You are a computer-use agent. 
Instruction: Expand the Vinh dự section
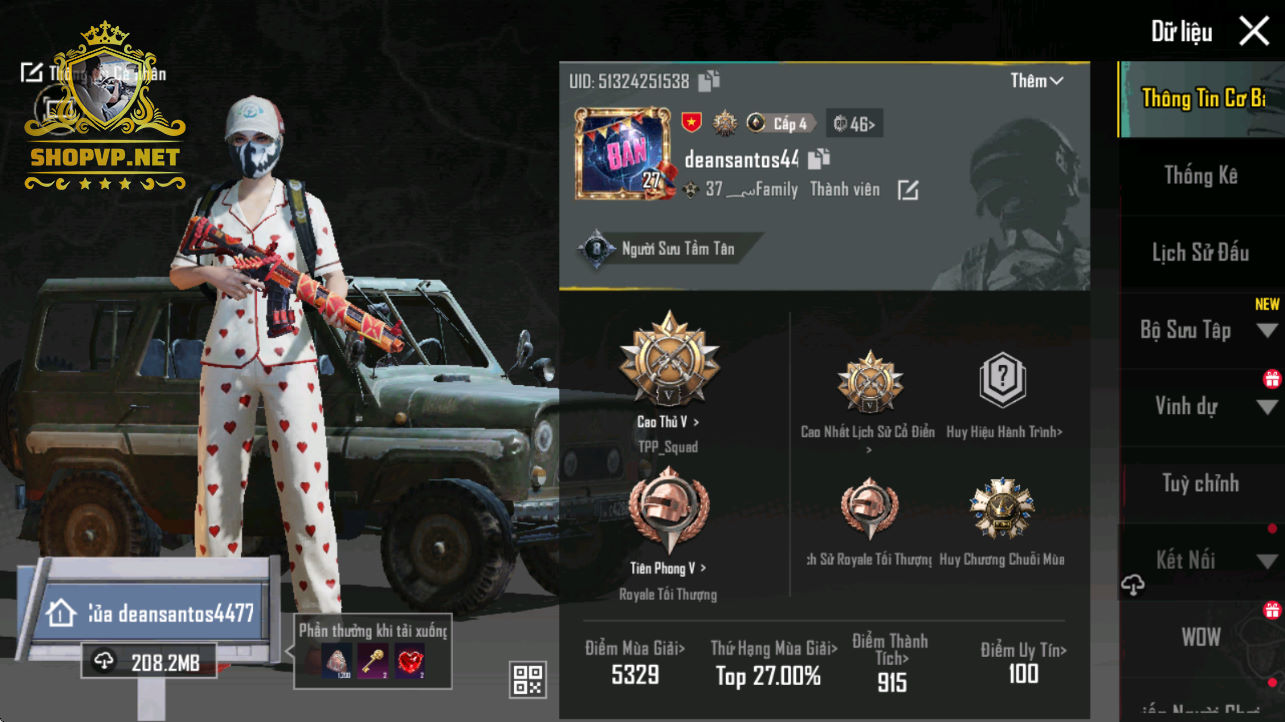1200,406
